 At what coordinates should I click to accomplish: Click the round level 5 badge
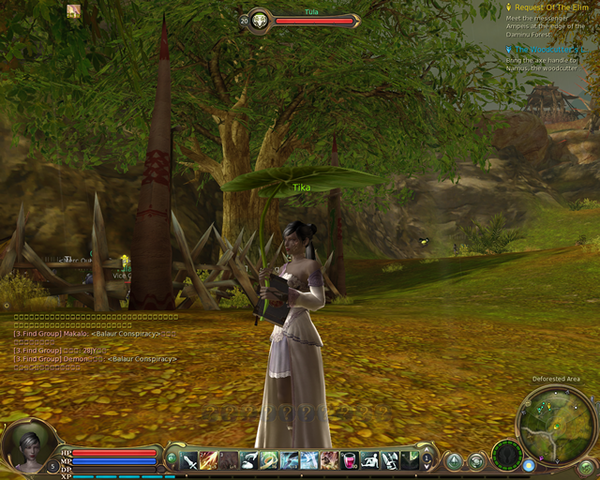(53, 466)
